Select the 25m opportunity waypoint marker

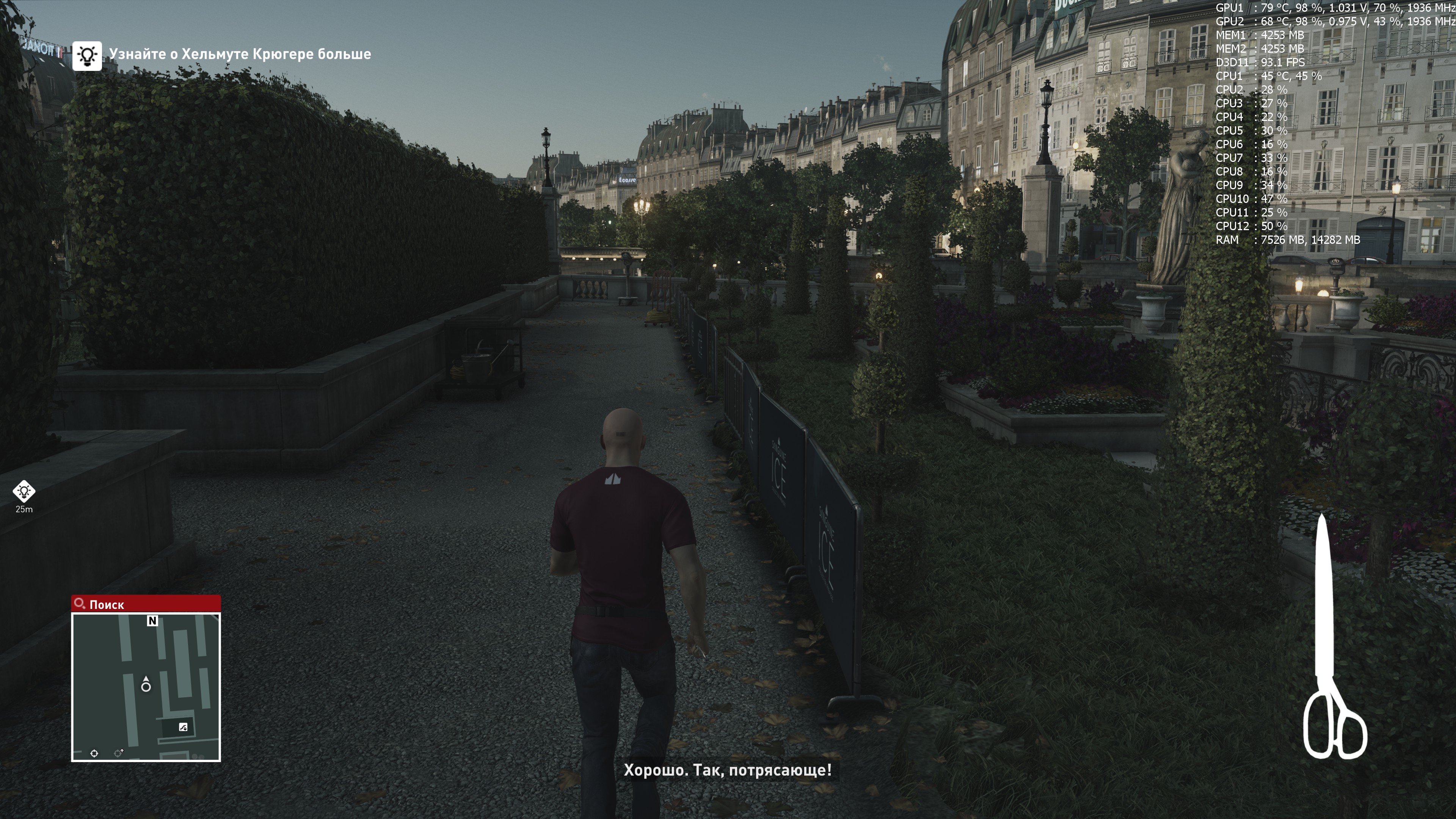[24, 492]
